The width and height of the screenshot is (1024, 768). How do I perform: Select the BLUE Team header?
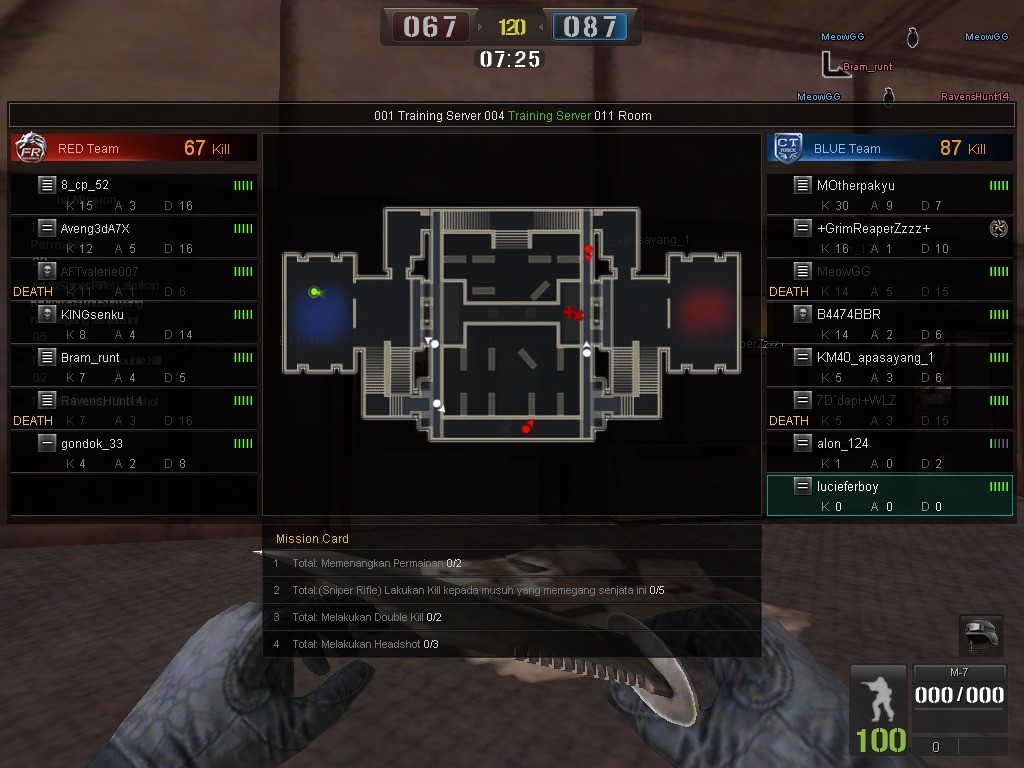[x=889, y=148]
